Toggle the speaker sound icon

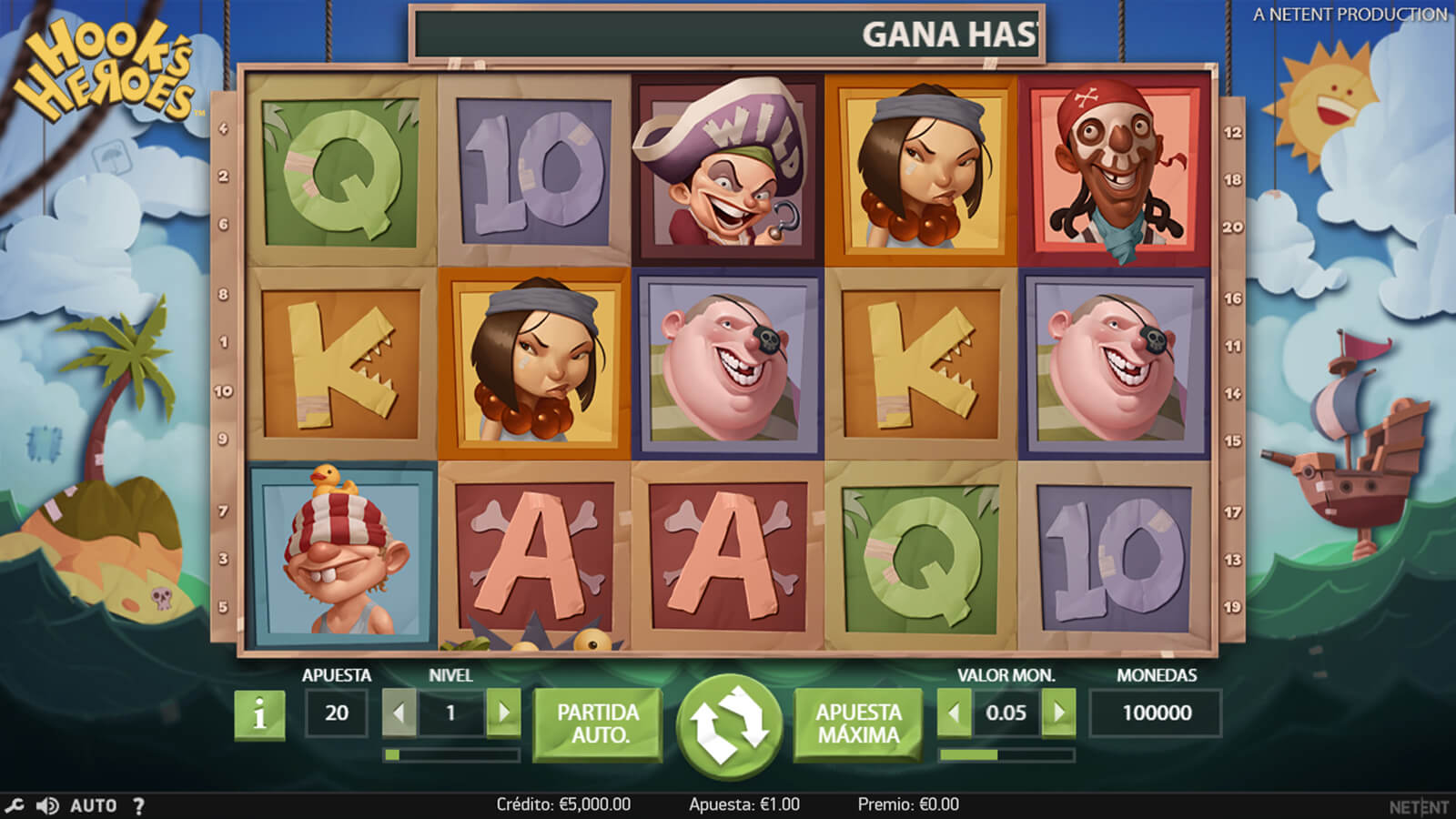point(47,805)
